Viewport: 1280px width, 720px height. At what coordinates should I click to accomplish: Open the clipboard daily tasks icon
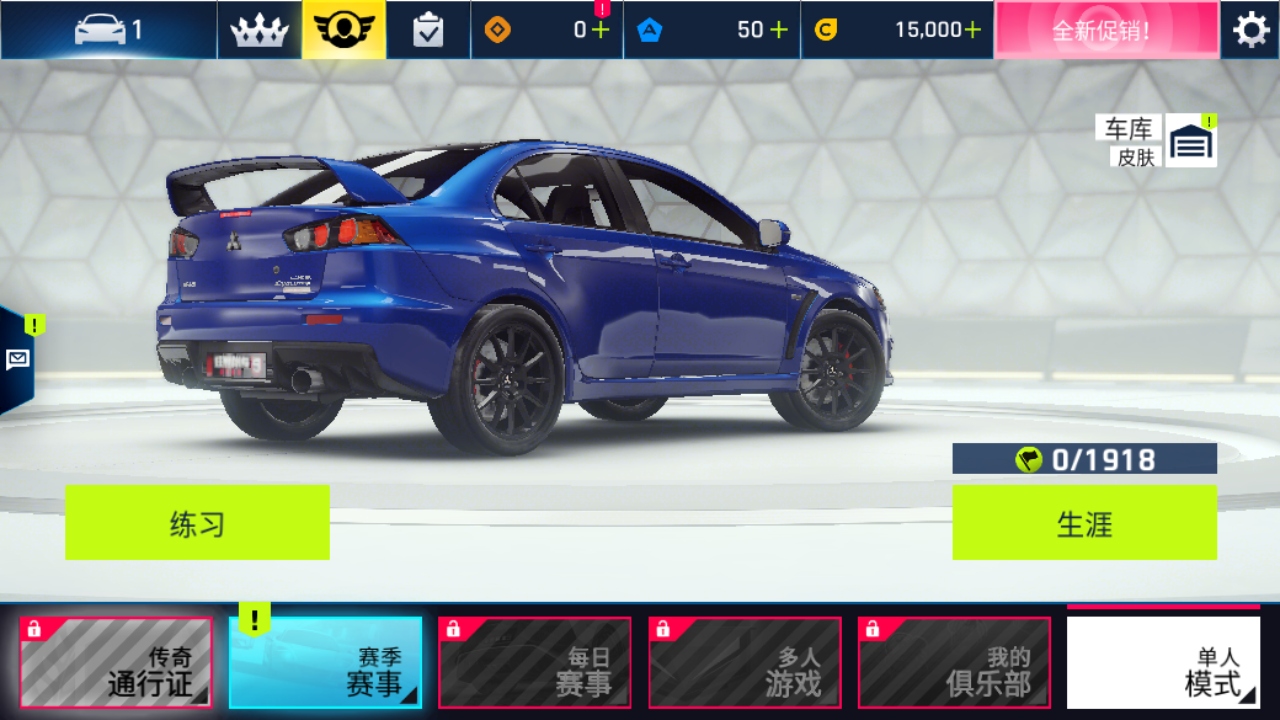pos(428,30)
